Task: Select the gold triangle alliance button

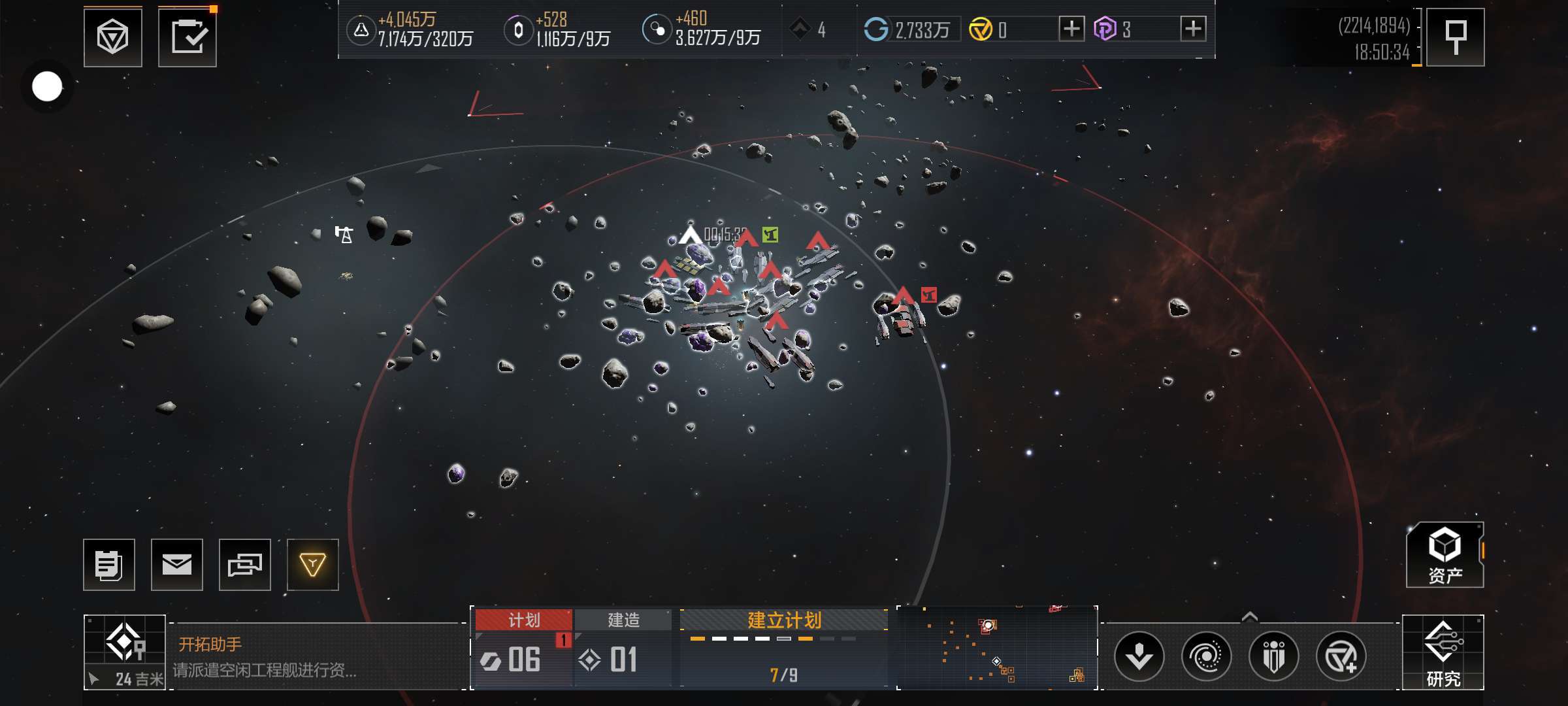Action: (313, 565)
